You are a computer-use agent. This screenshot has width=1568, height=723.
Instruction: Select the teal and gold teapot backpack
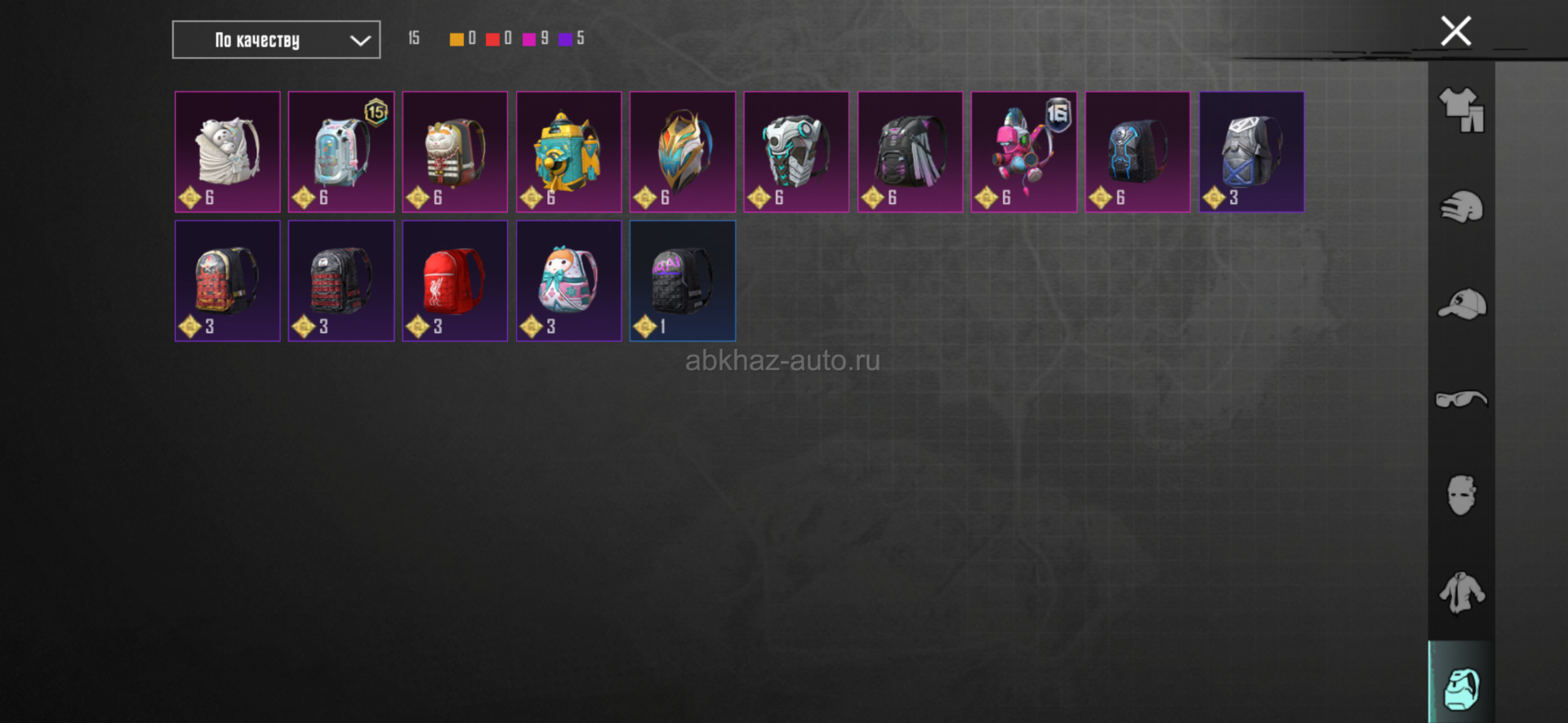(568, 152)
